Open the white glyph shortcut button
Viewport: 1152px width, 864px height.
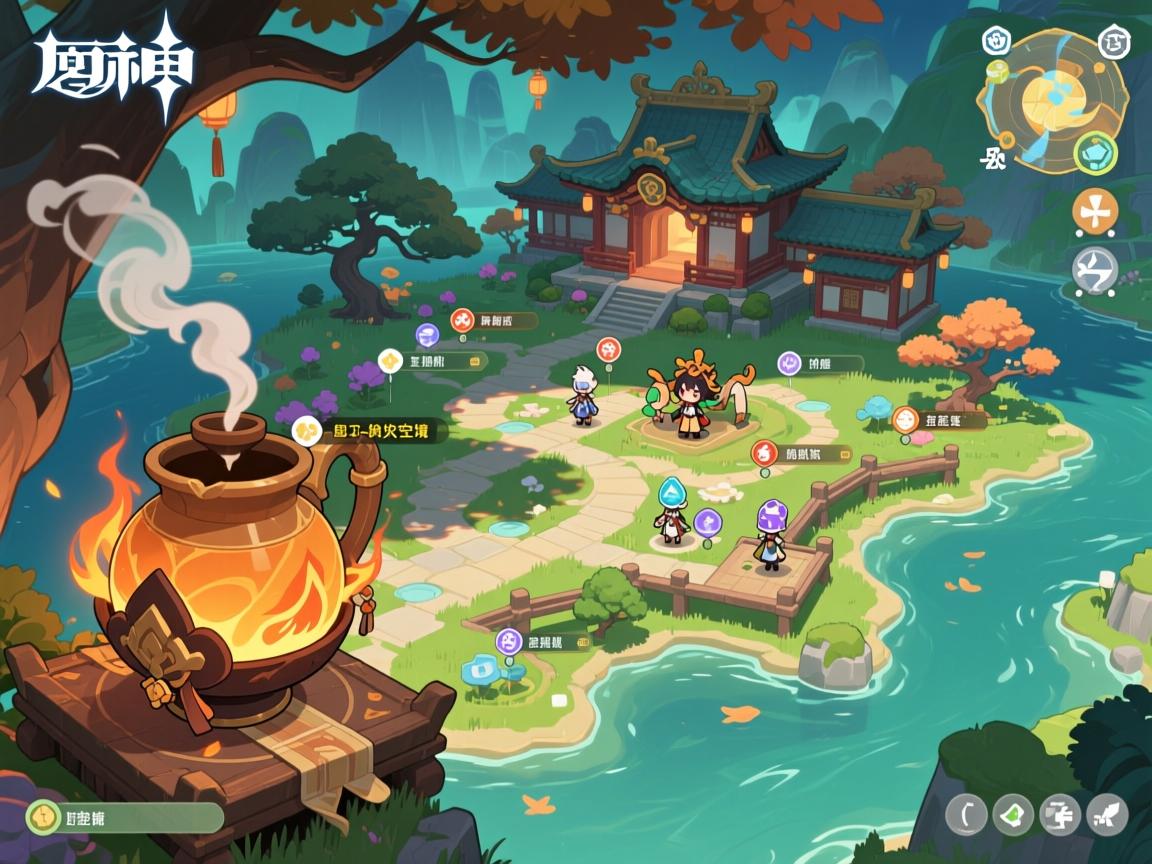point(1060,814)
